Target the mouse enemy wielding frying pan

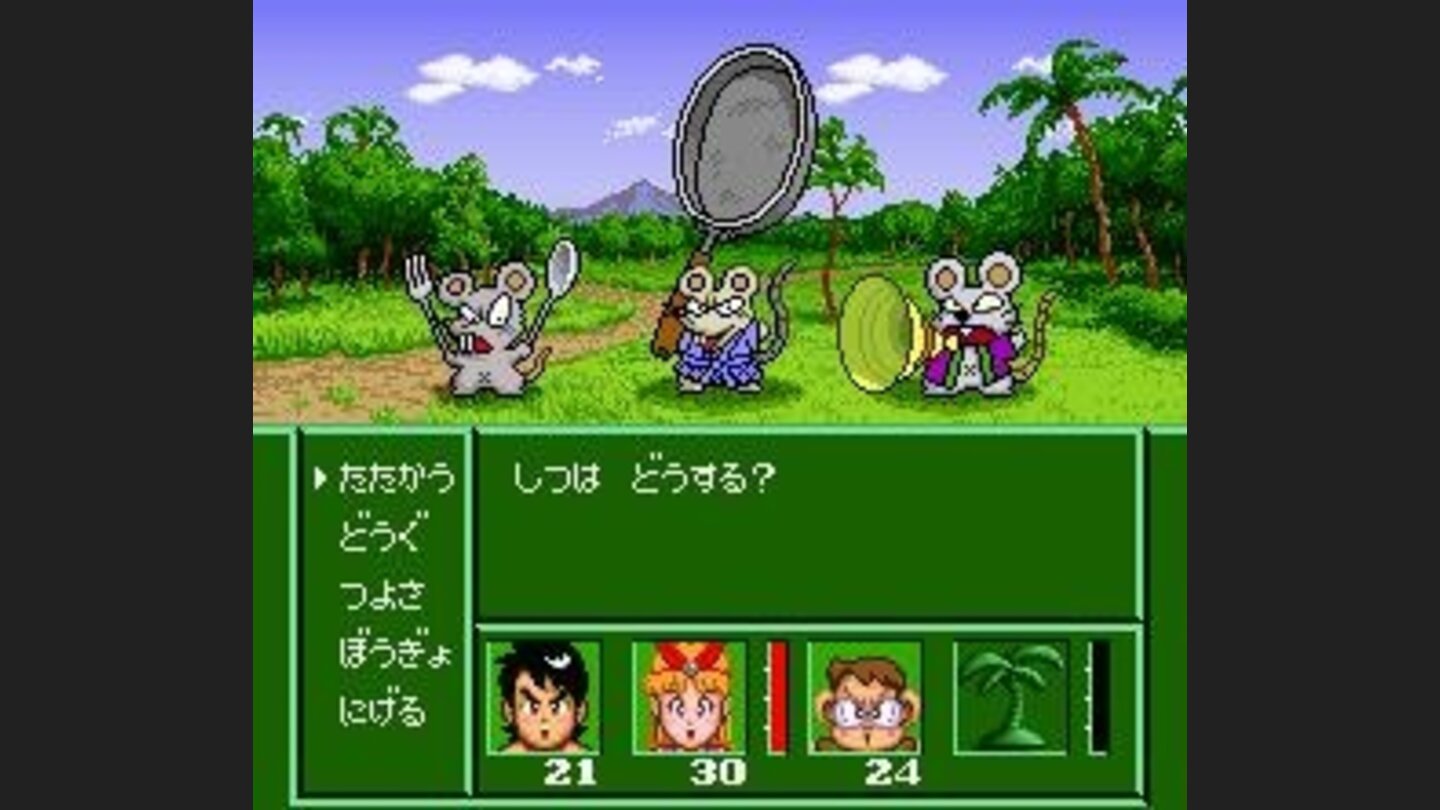(720, 330)
